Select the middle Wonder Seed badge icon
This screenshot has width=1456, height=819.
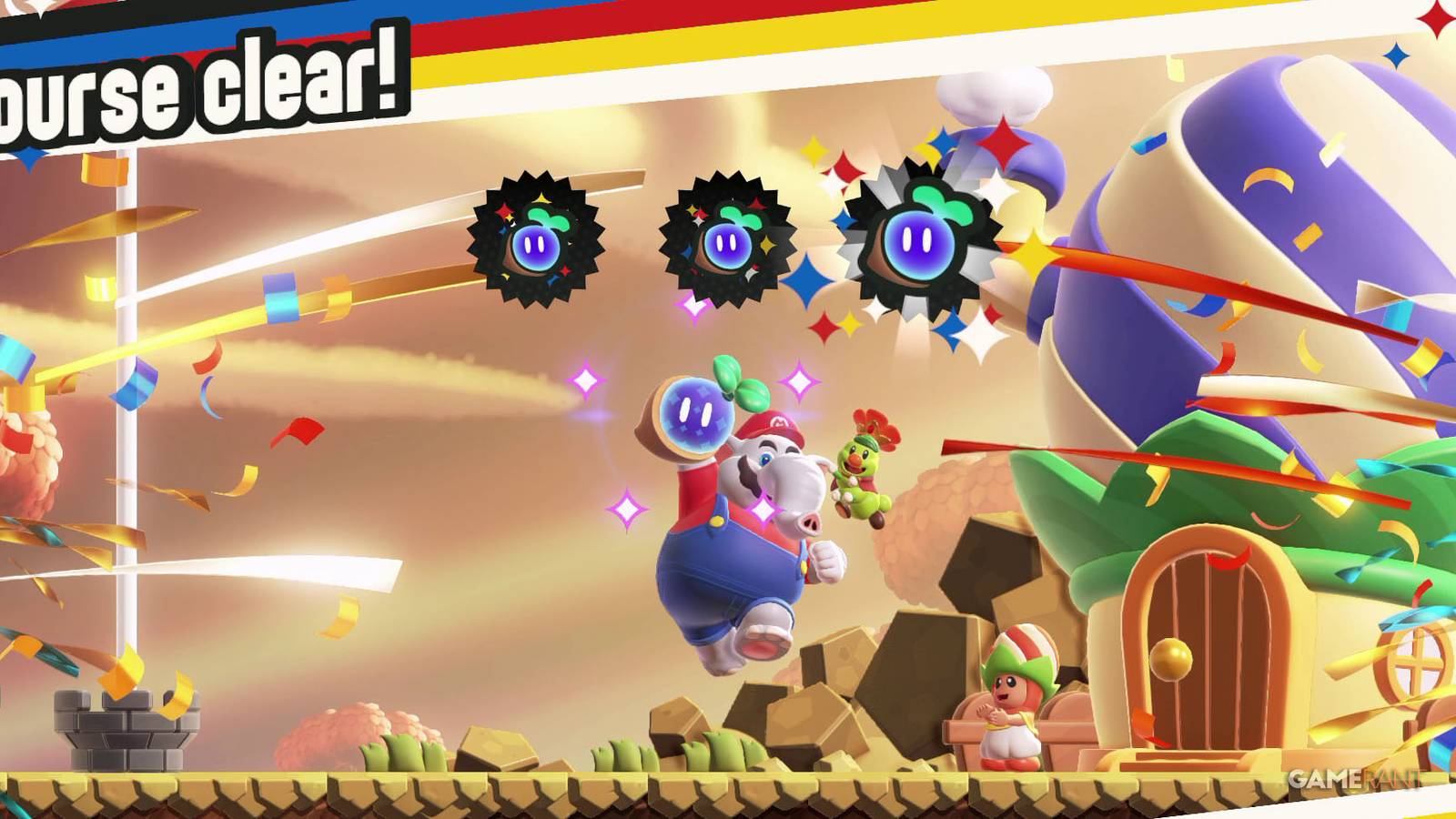[x=728, y=238]
